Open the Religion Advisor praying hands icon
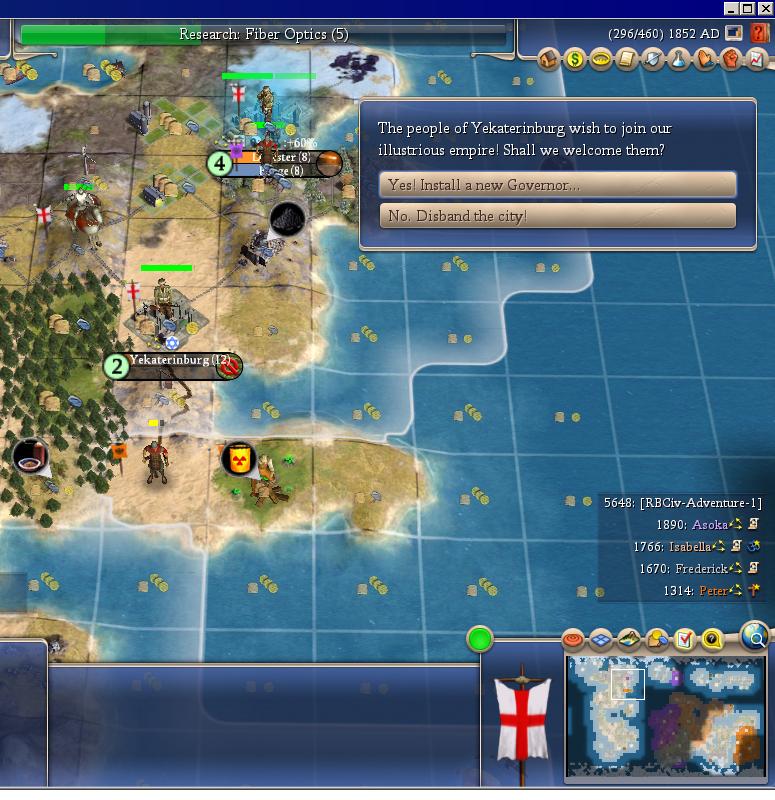The image size is (775, 800). tap(705, 60)
